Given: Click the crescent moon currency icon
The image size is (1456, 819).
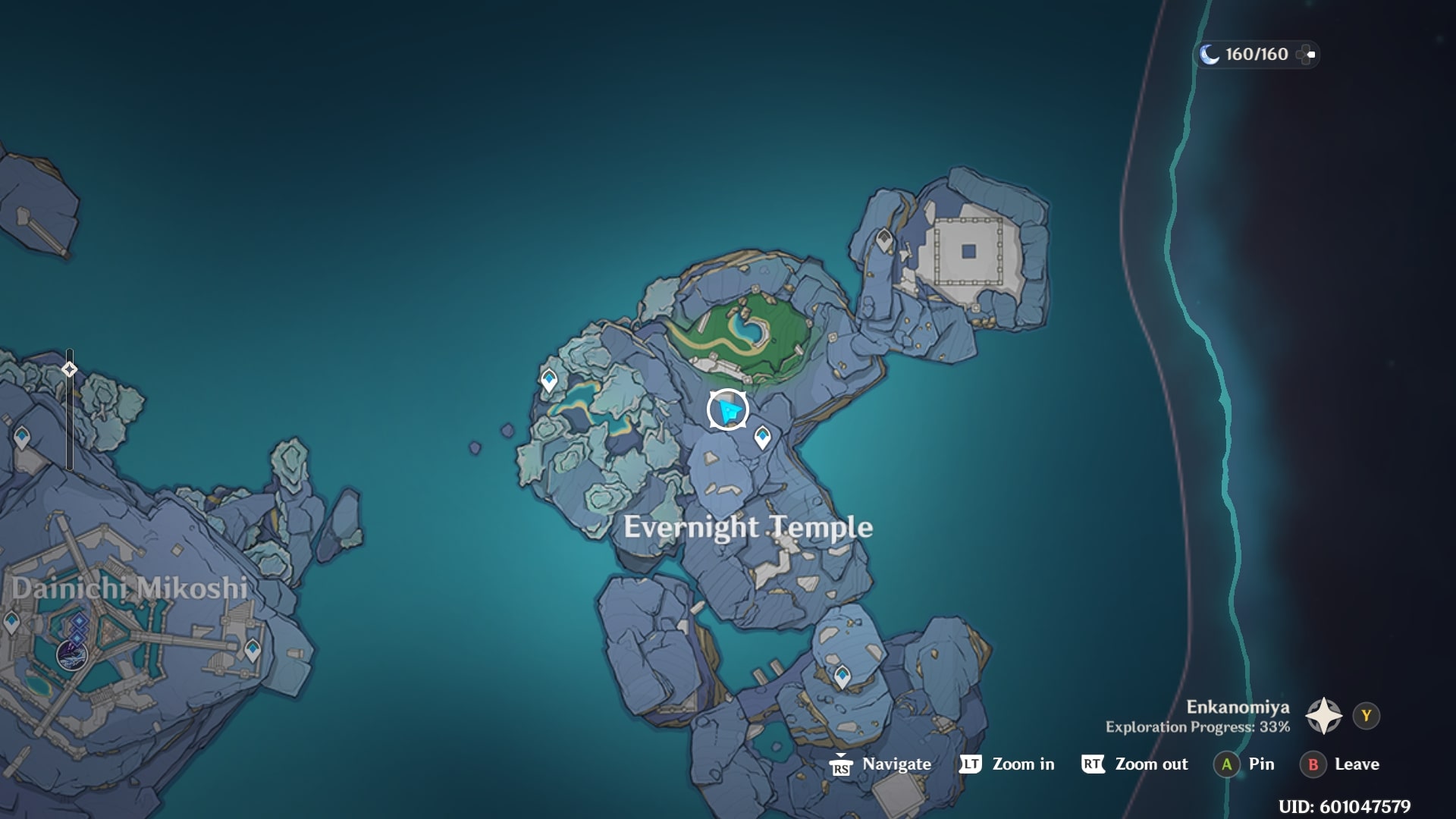Looking at the screenshot, I should pyautogui.click(x=1210, y=54).
